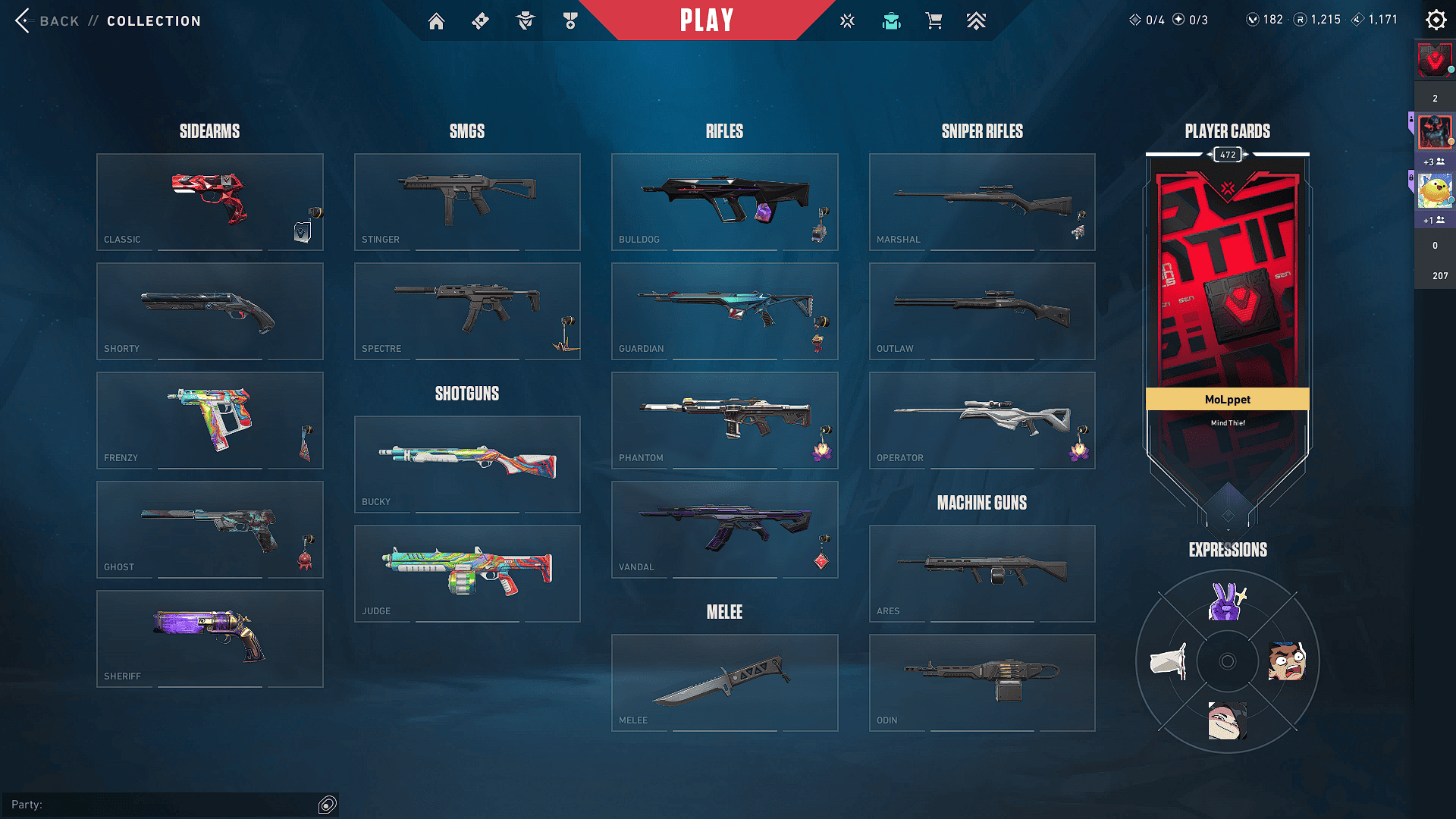1456x819 pixels.
Task: Open the Phantom rifle slot
Action: pos(724,420)
